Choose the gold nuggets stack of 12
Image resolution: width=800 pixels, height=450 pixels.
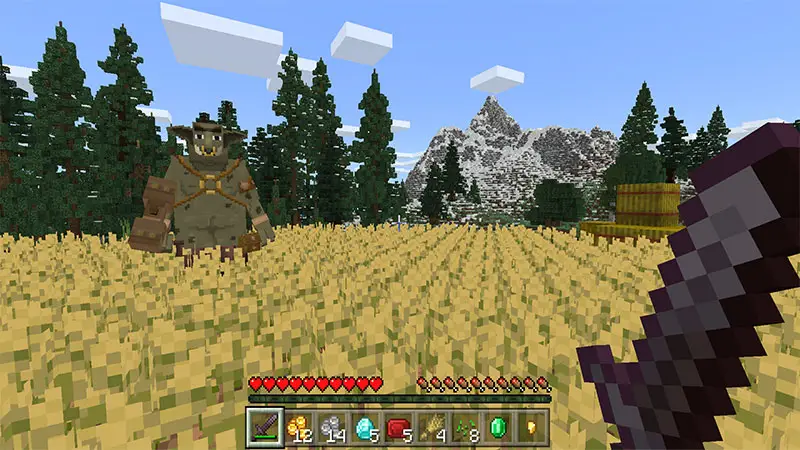[299, 426]
